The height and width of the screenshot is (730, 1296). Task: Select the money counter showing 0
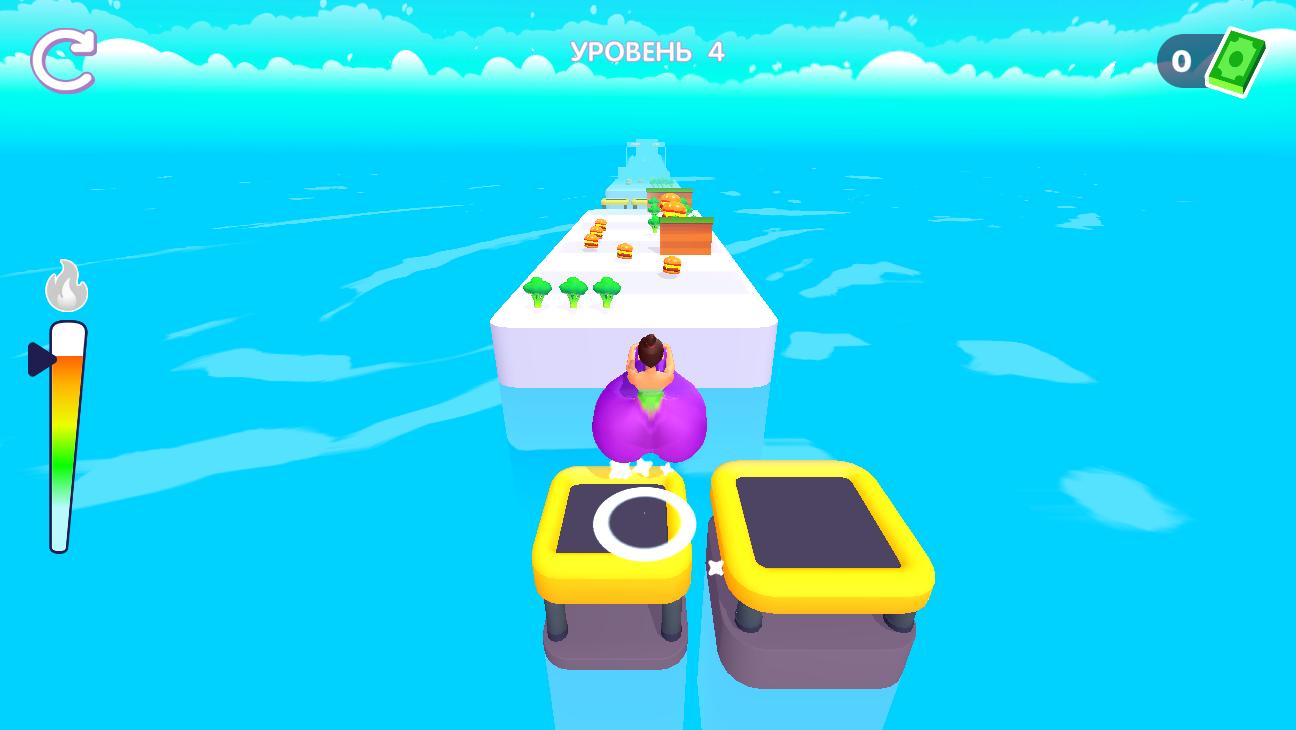(x=1181, y=62)
